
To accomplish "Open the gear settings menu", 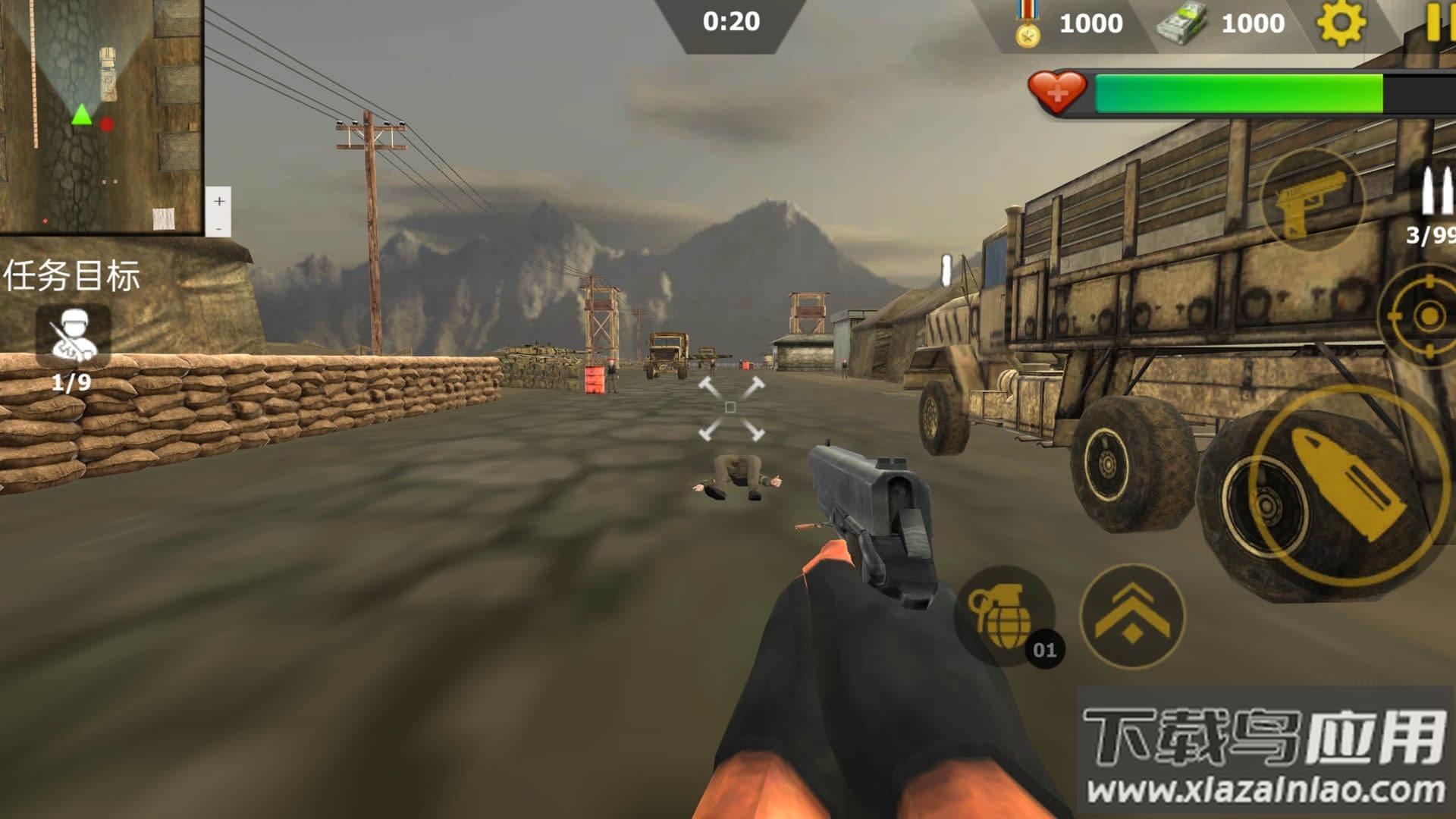I will pos(1341,23).
